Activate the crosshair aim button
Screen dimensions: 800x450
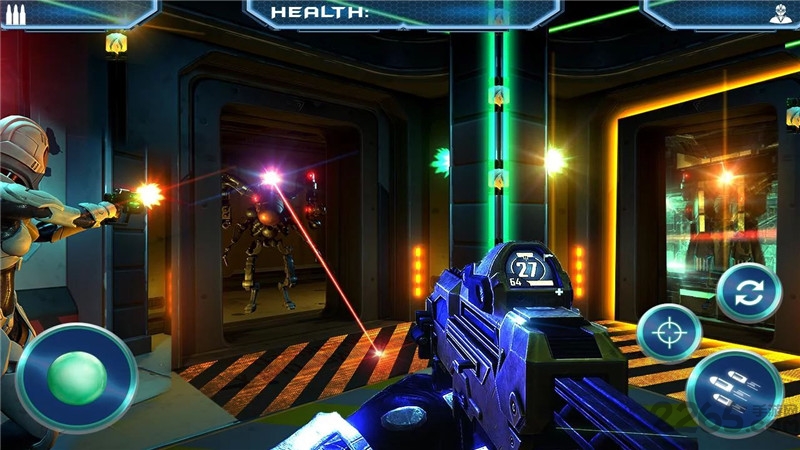pos(669,332)
